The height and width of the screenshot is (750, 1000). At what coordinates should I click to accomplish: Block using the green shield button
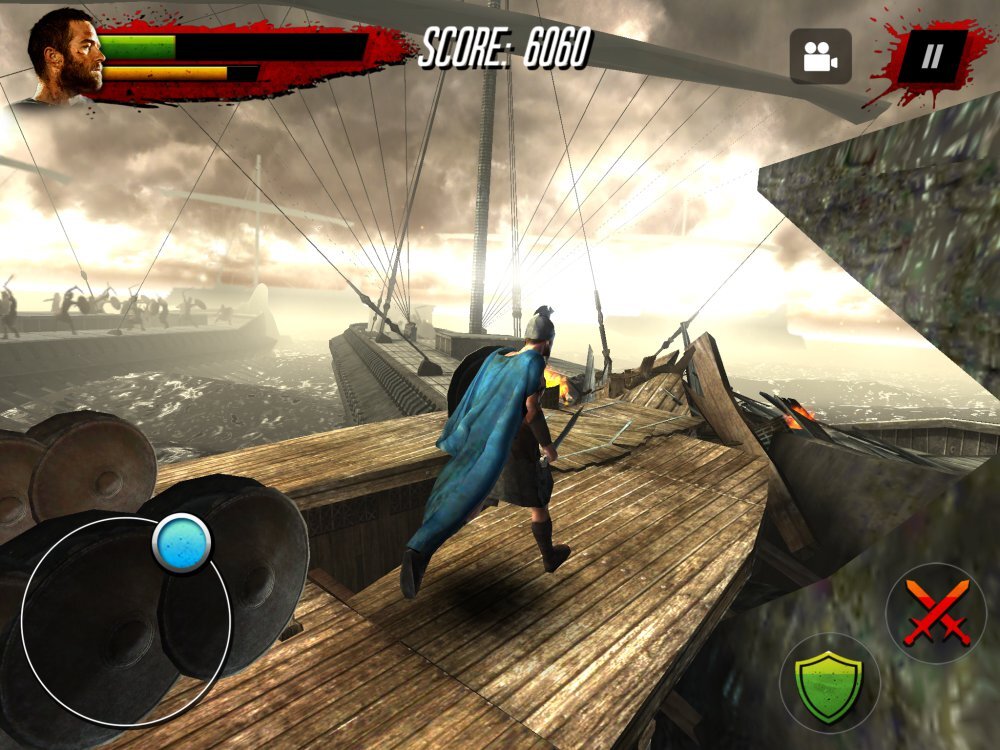point(829,683)
